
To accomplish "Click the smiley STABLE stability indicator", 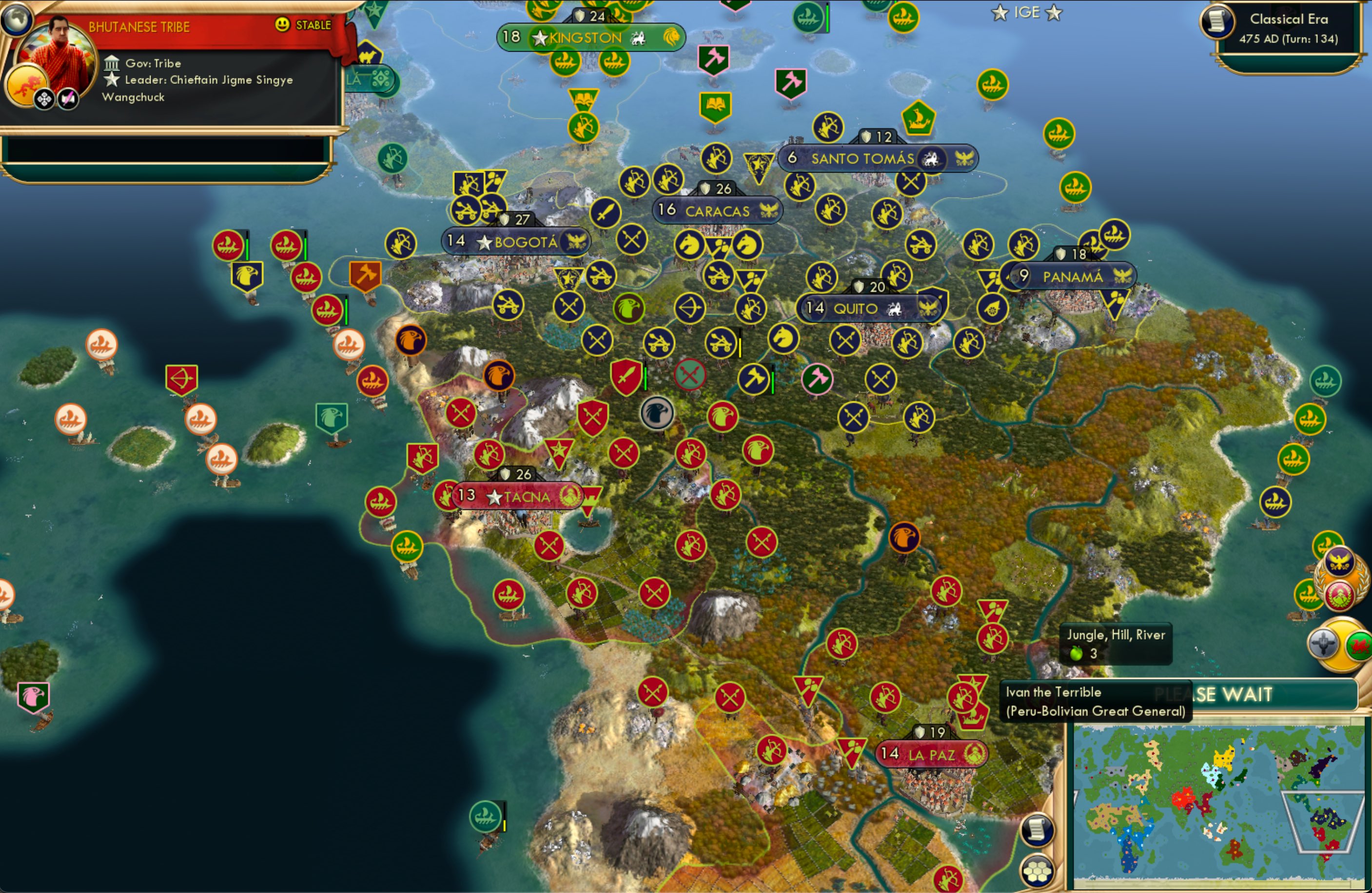I will tap(282, 25).
